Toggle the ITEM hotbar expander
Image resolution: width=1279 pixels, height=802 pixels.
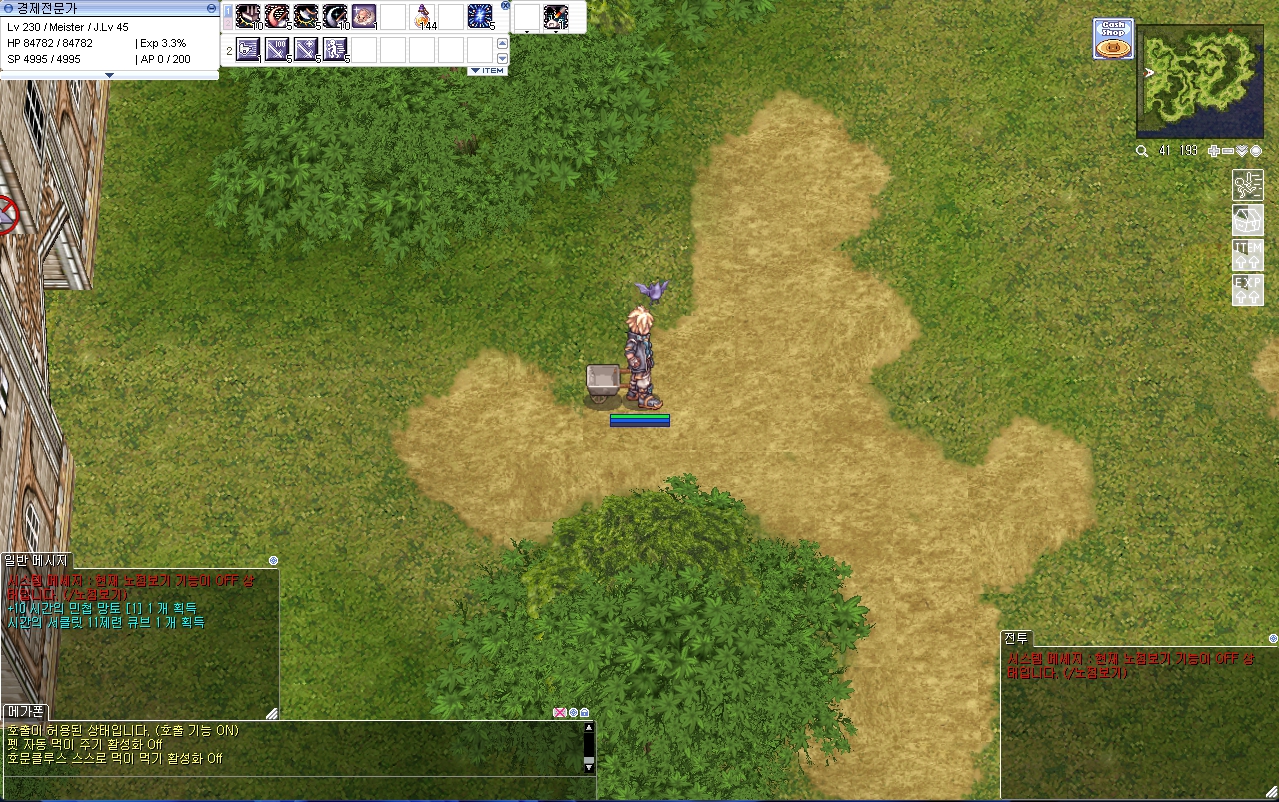pyautogui.click(x=487, y=71)
